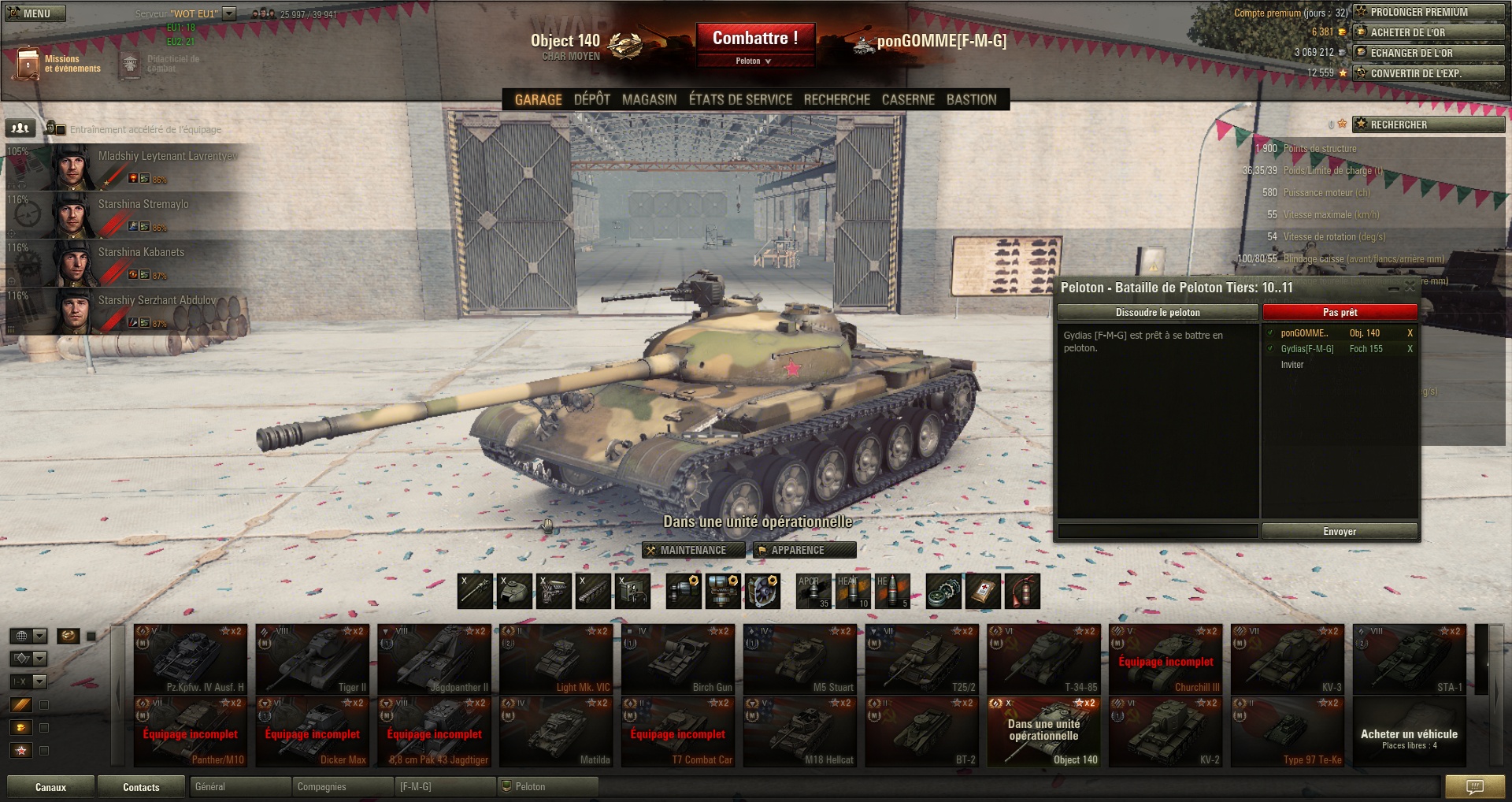Click ACHETER DE L'OR button

pos(1428,33)
